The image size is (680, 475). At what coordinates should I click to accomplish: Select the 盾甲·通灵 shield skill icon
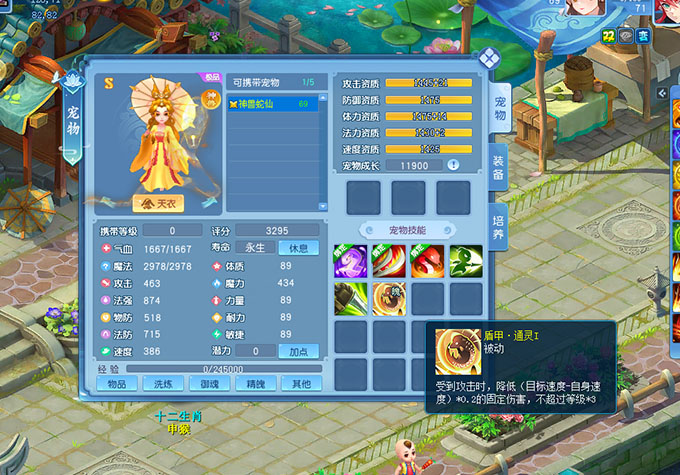(388, 298)
